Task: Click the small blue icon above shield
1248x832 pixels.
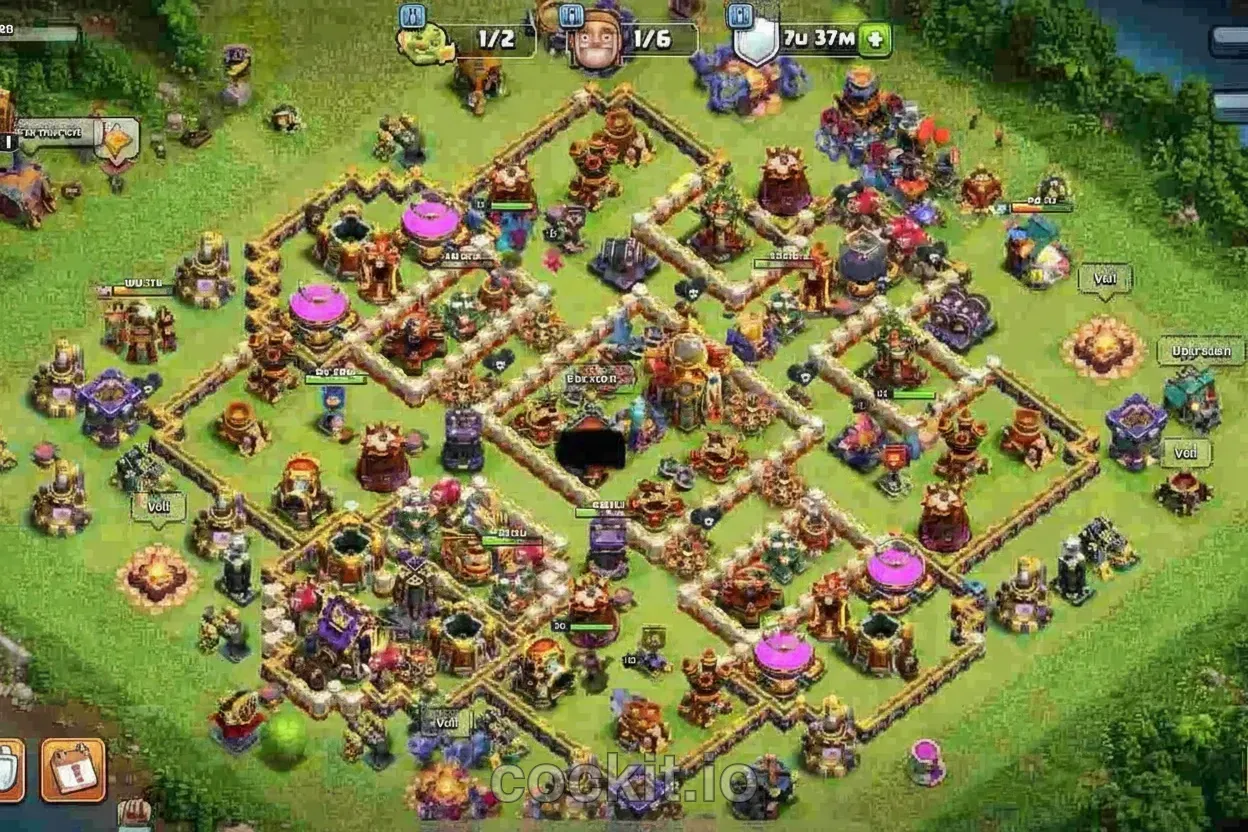Action: pyautogui.click(x=740, y=16)
